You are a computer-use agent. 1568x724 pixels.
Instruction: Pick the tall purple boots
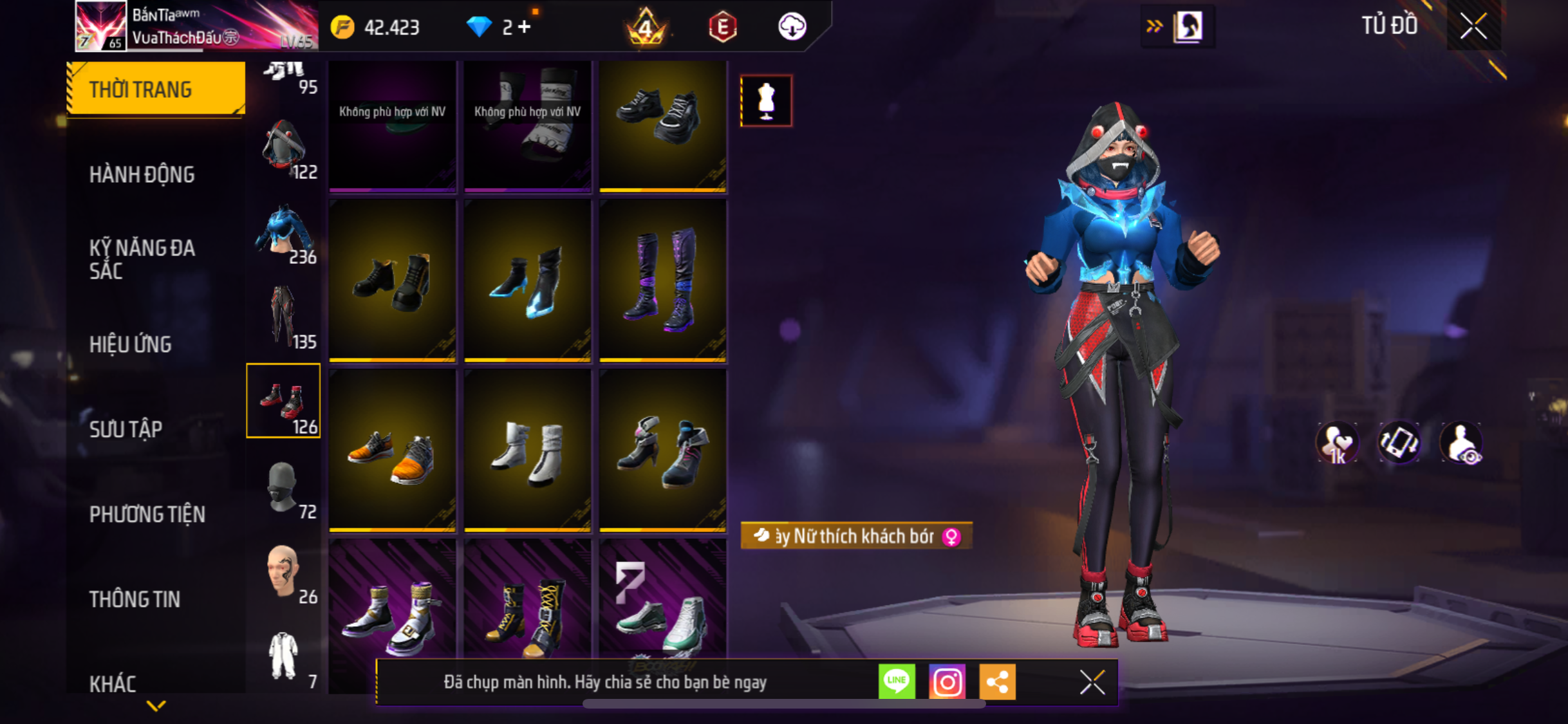coord(663,281)
